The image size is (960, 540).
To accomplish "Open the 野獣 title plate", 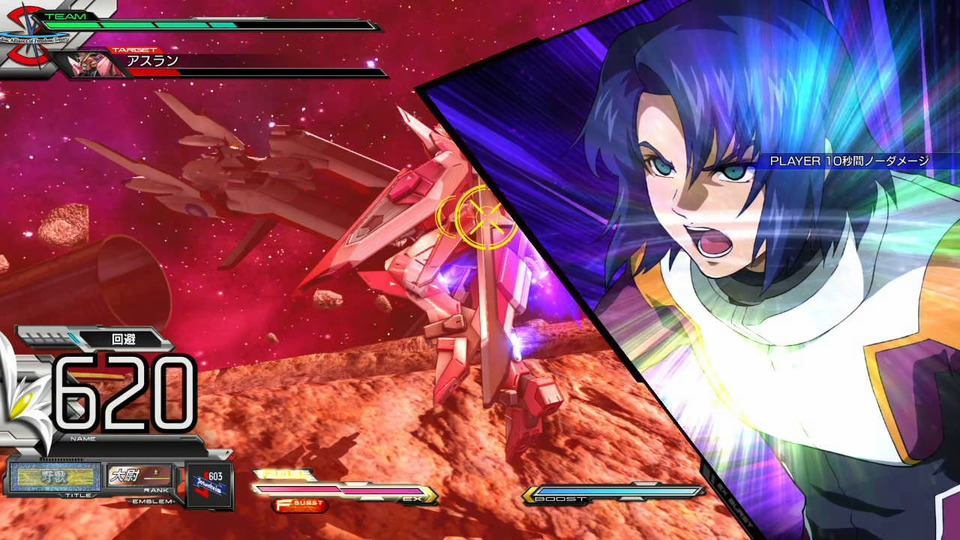I will coord(56,476).
